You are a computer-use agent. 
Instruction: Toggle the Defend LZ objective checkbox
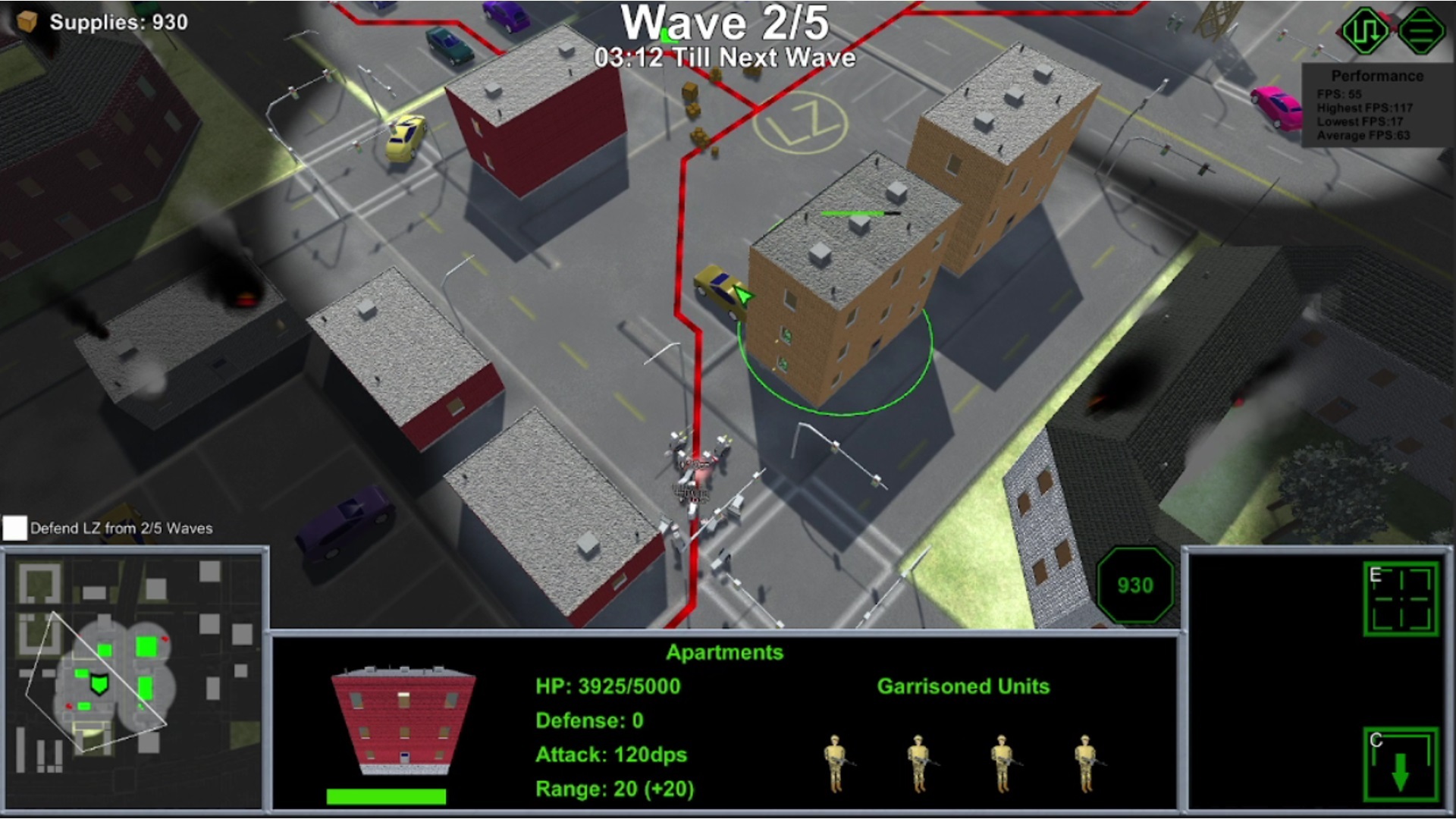tap(14, 526)
